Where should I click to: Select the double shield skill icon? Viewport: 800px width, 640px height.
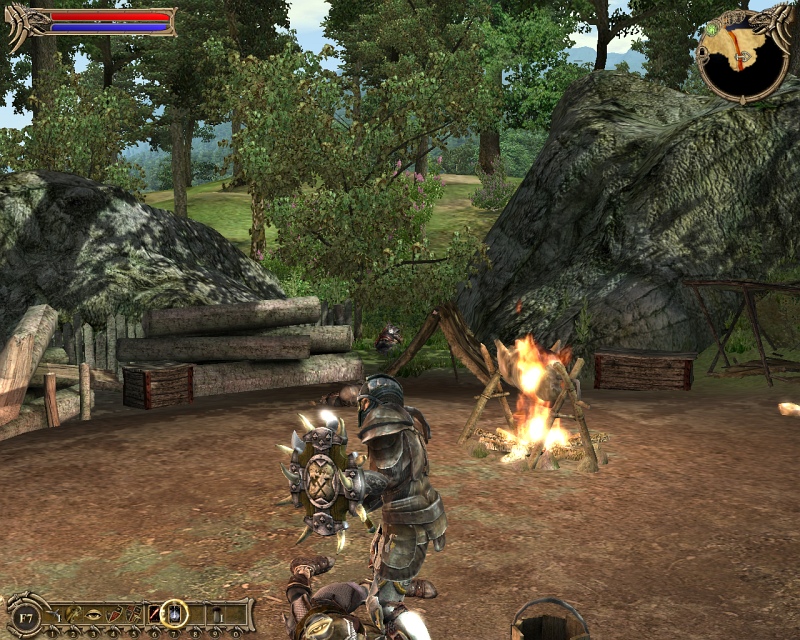tap(134, 614)
